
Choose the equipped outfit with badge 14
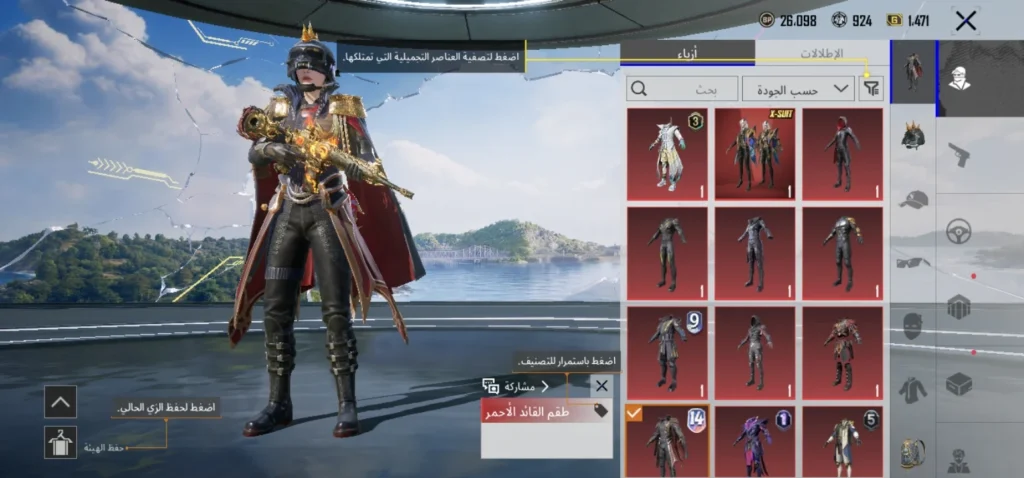pyautogui.click(x=667, y=441)
